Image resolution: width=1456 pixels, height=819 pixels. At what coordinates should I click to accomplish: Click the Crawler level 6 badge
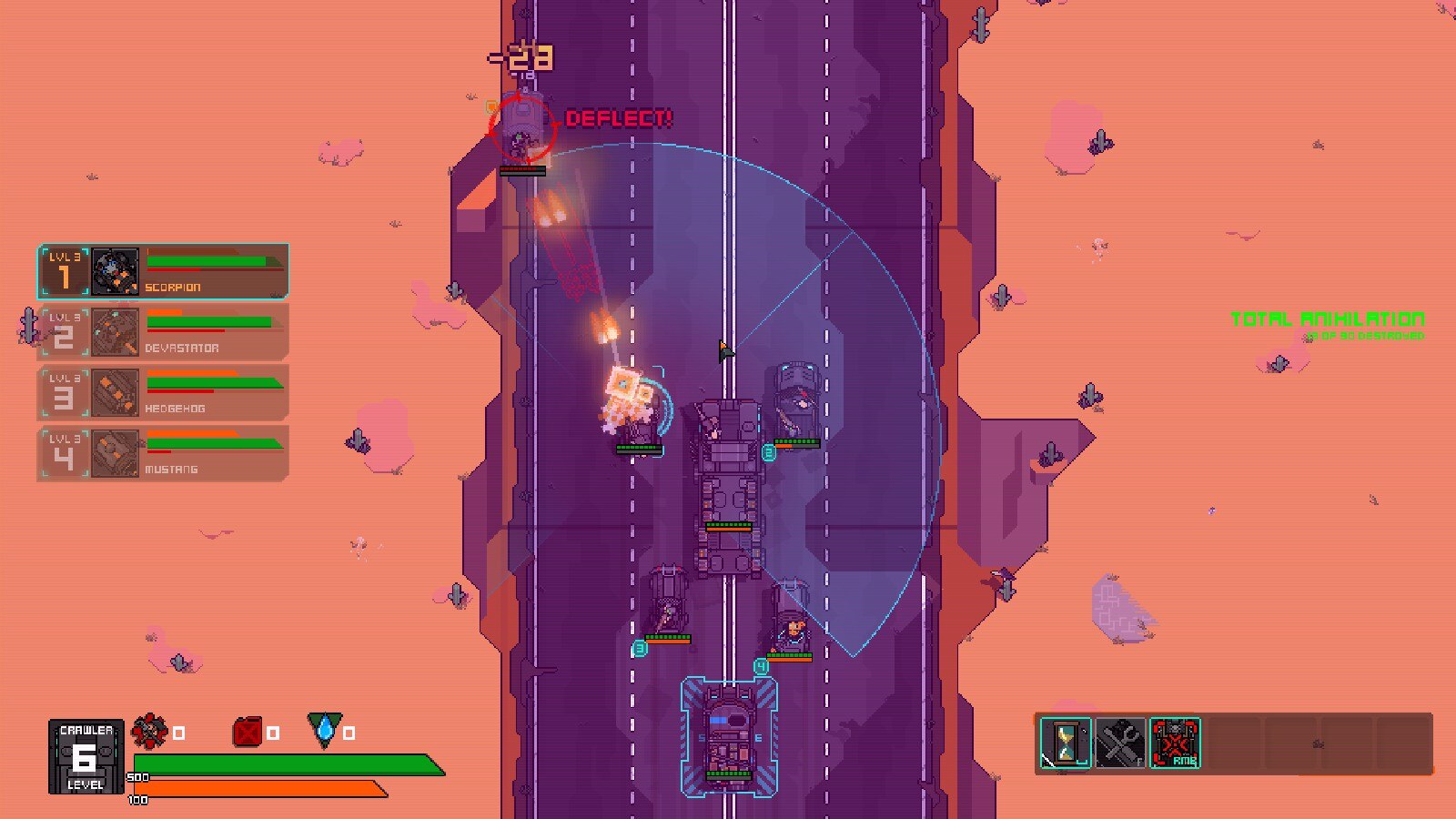tap(86, 757)
